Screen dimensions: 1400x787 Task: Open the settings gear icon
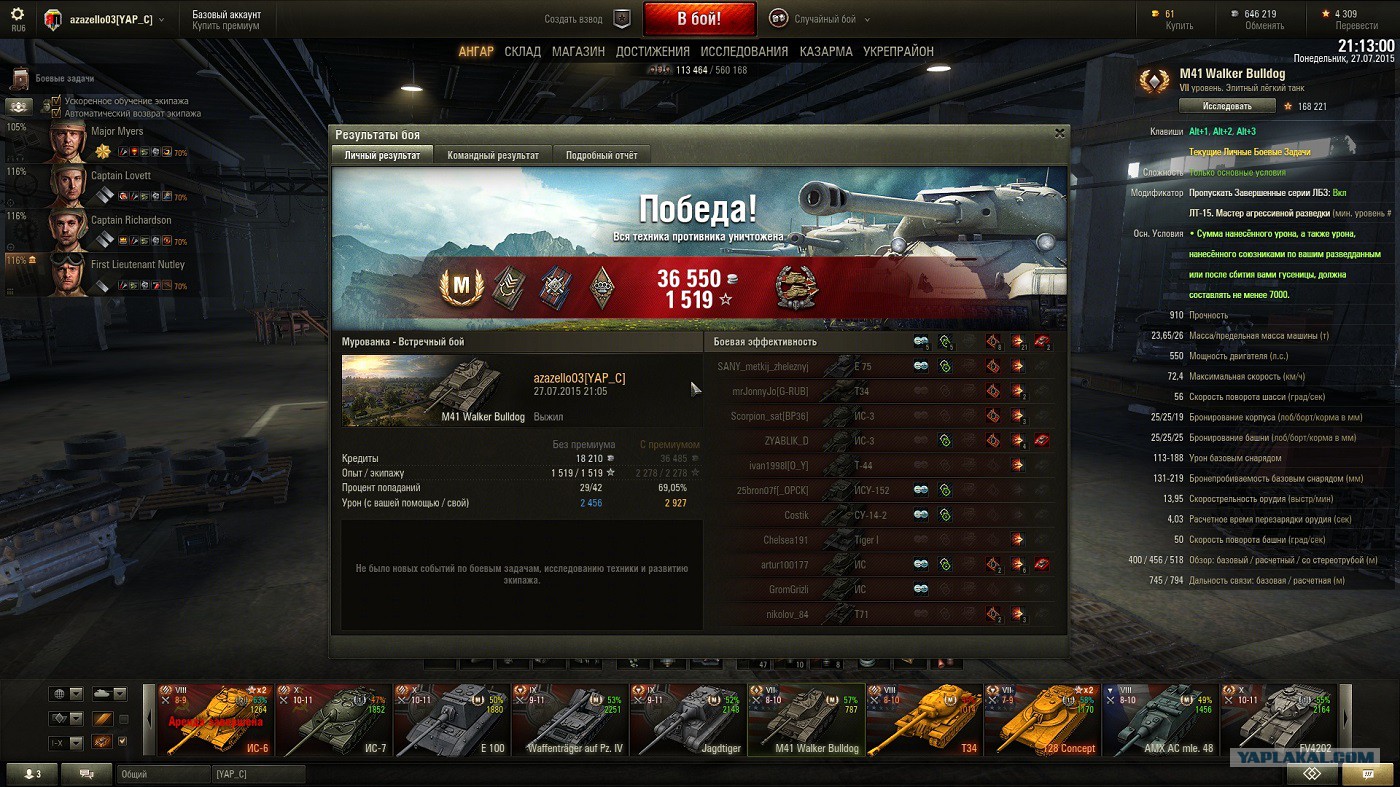17,14
